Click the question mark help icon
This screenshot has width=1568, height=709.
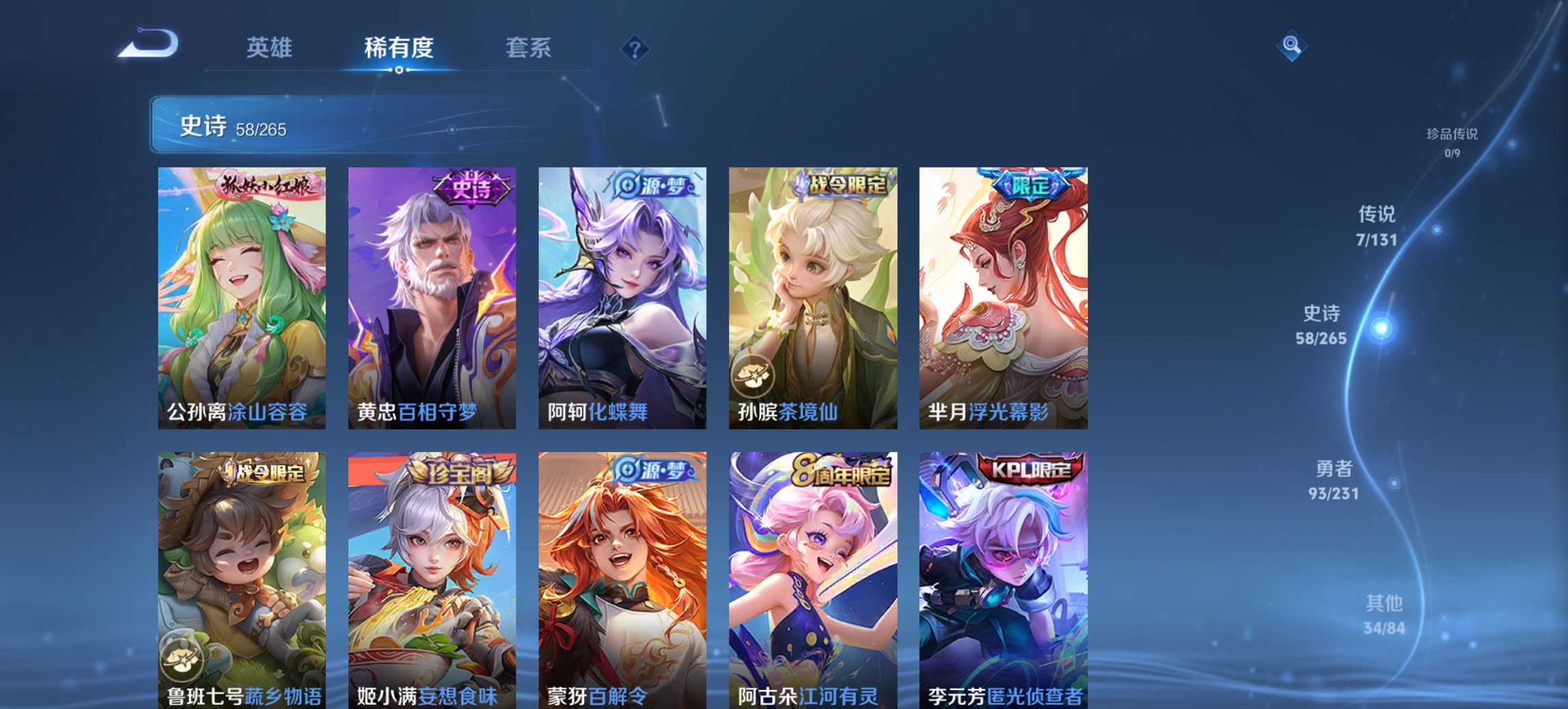coord(635,49)
